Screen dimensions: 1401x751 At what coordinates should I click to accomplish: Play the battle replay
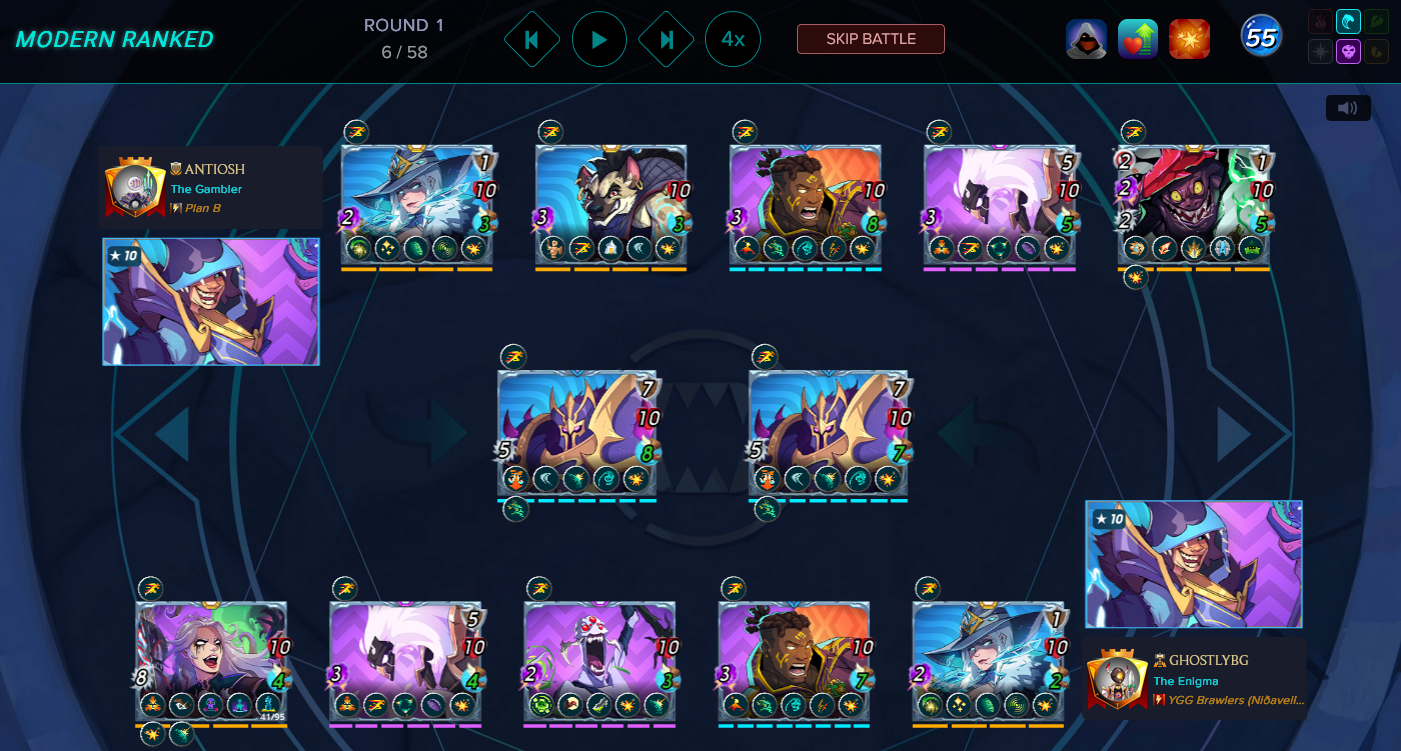599,40
